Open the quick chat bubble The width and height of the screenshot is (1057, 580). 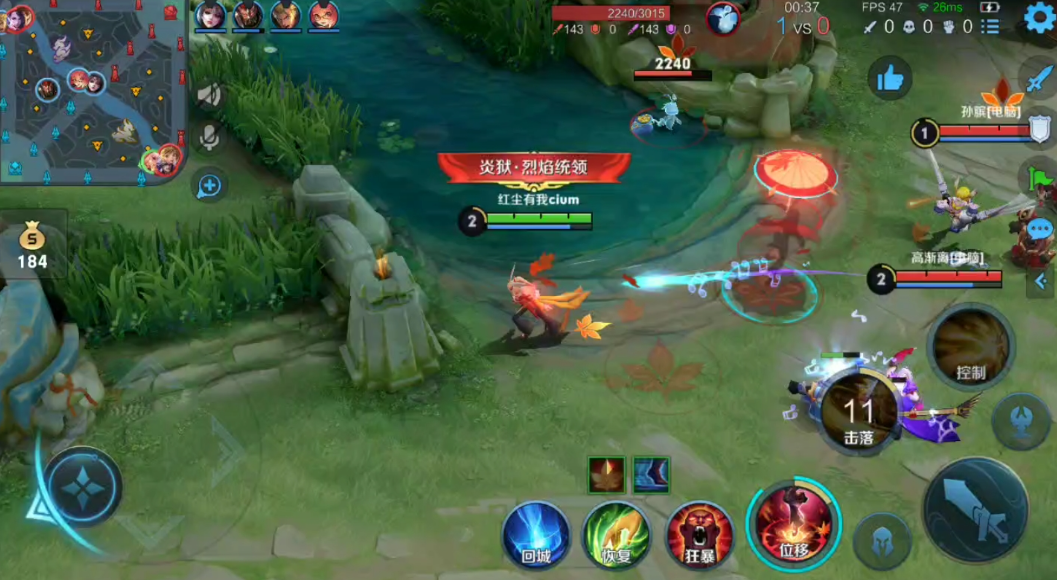(1040, 230)
